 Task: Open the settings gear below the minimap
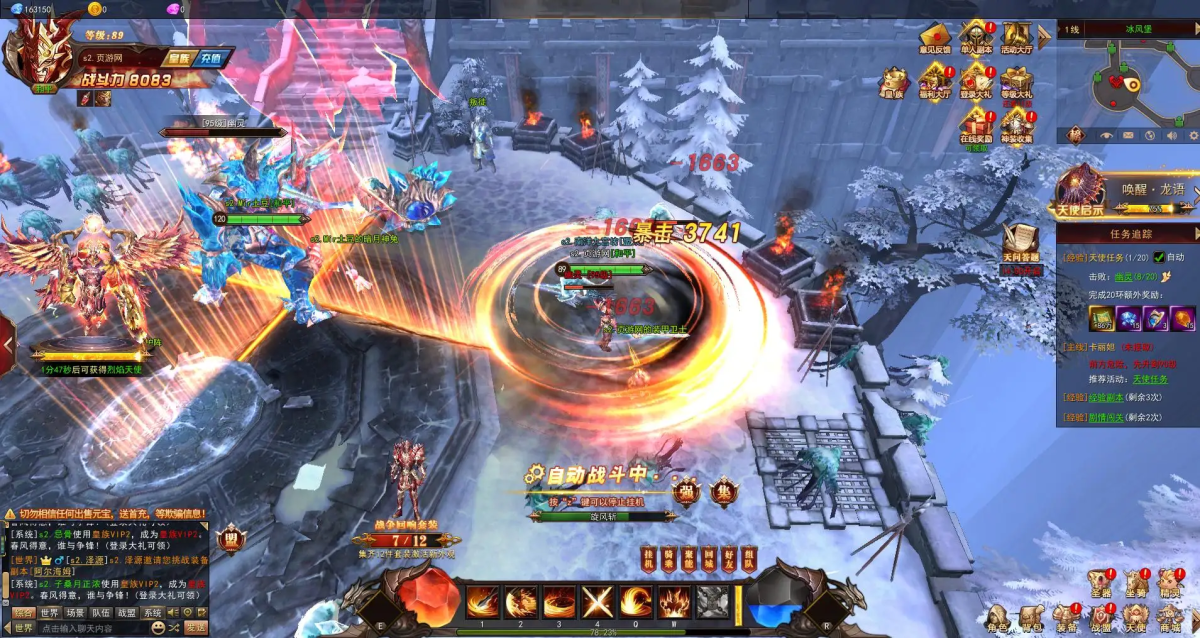1193,135
